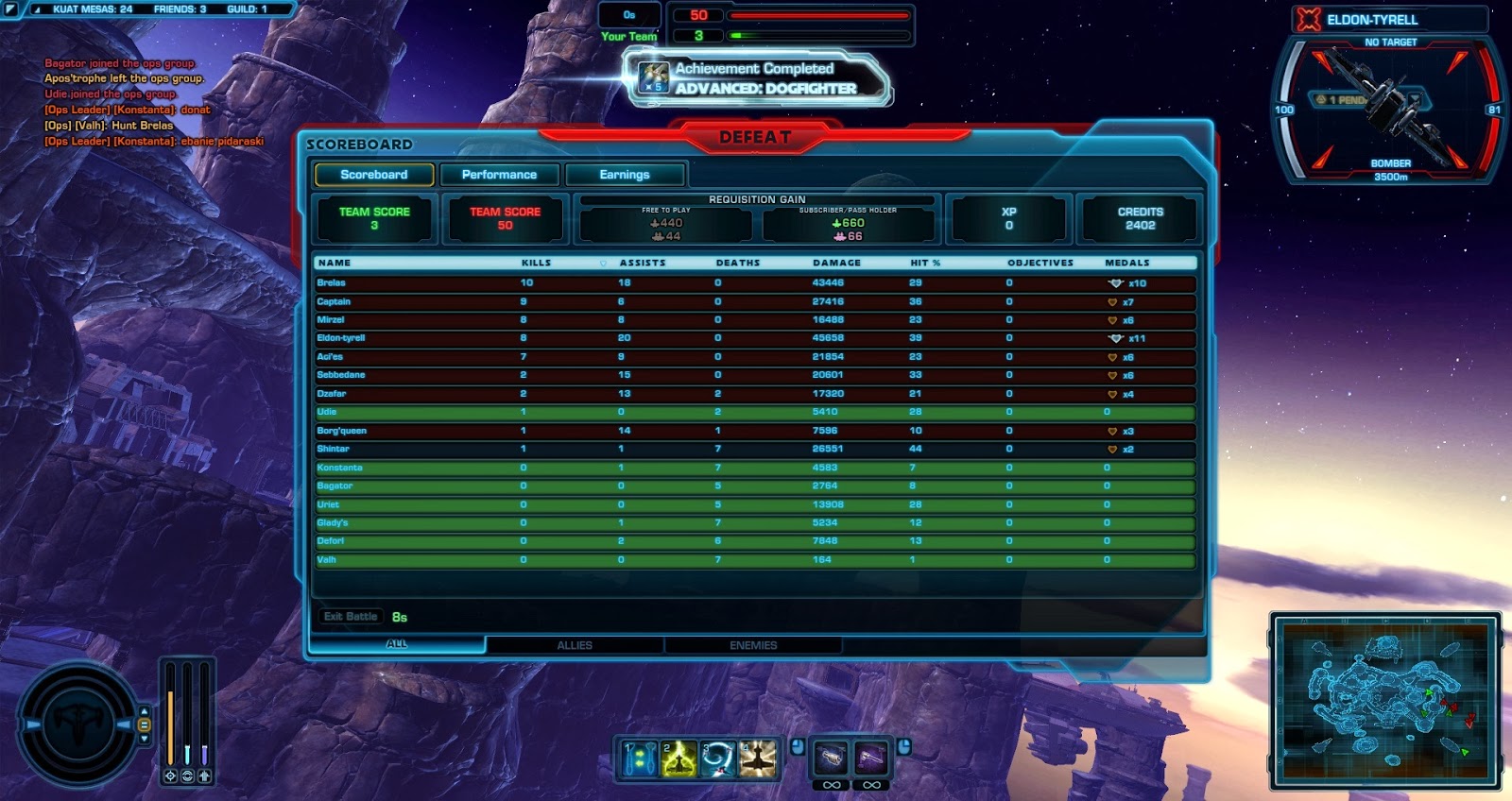Activate the glowing ship ability in slot 4
The width and height of the screenshot is (1512, 801).
click(x=757, y=758)
